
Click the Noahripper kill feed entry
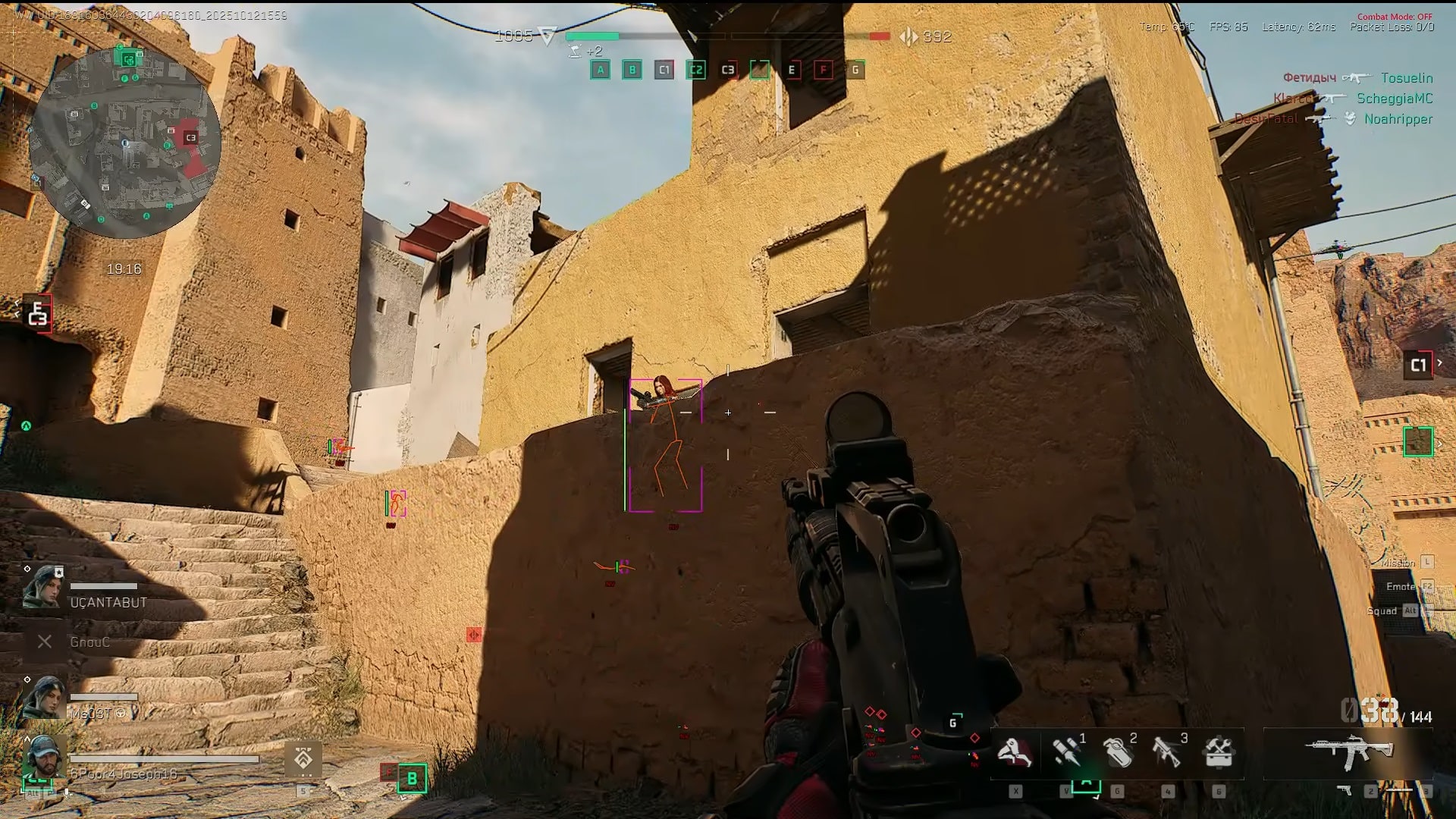[x=1398, y=119]
